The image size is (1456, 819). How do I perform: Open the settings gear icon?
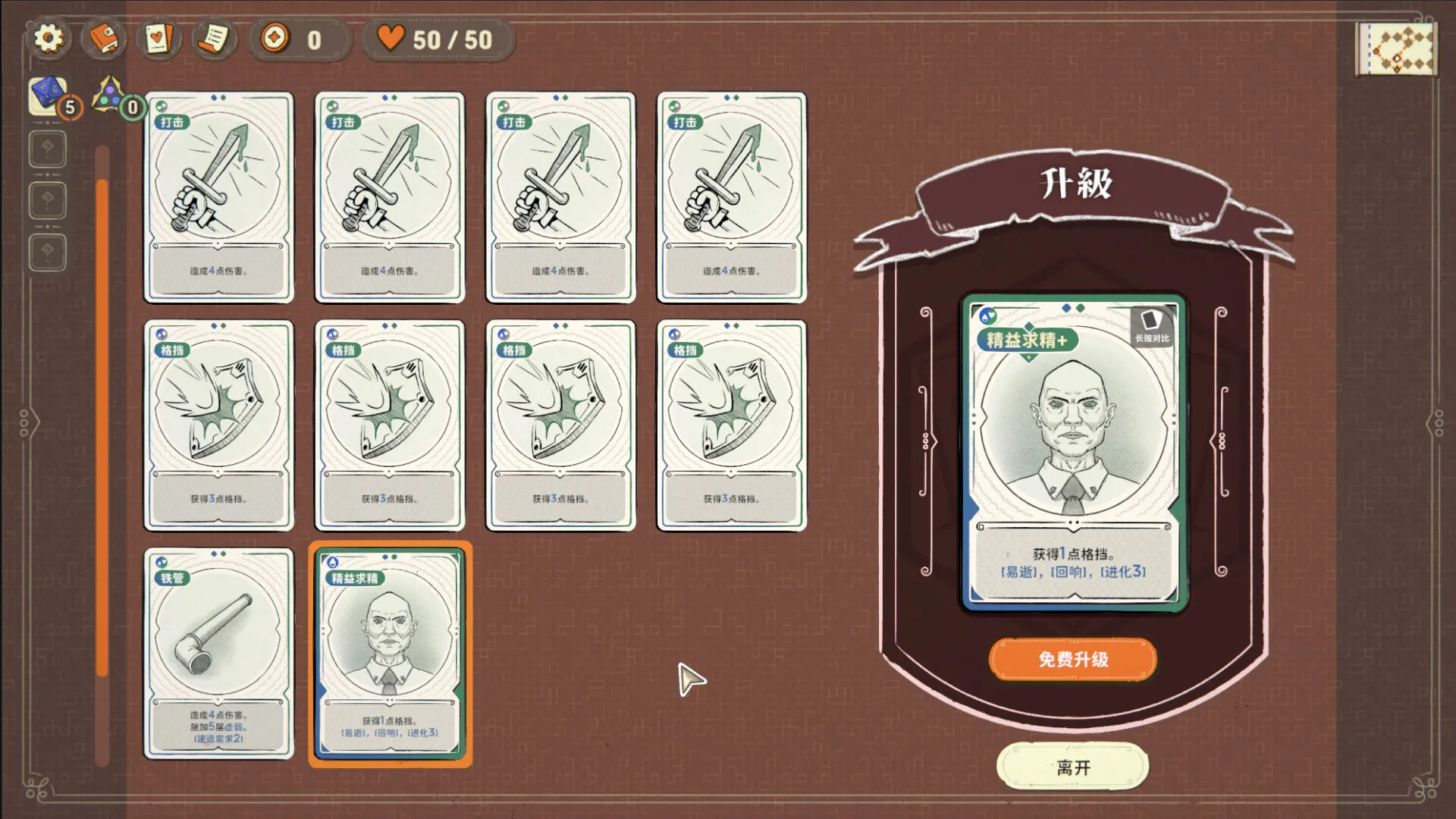coord(49,39)
